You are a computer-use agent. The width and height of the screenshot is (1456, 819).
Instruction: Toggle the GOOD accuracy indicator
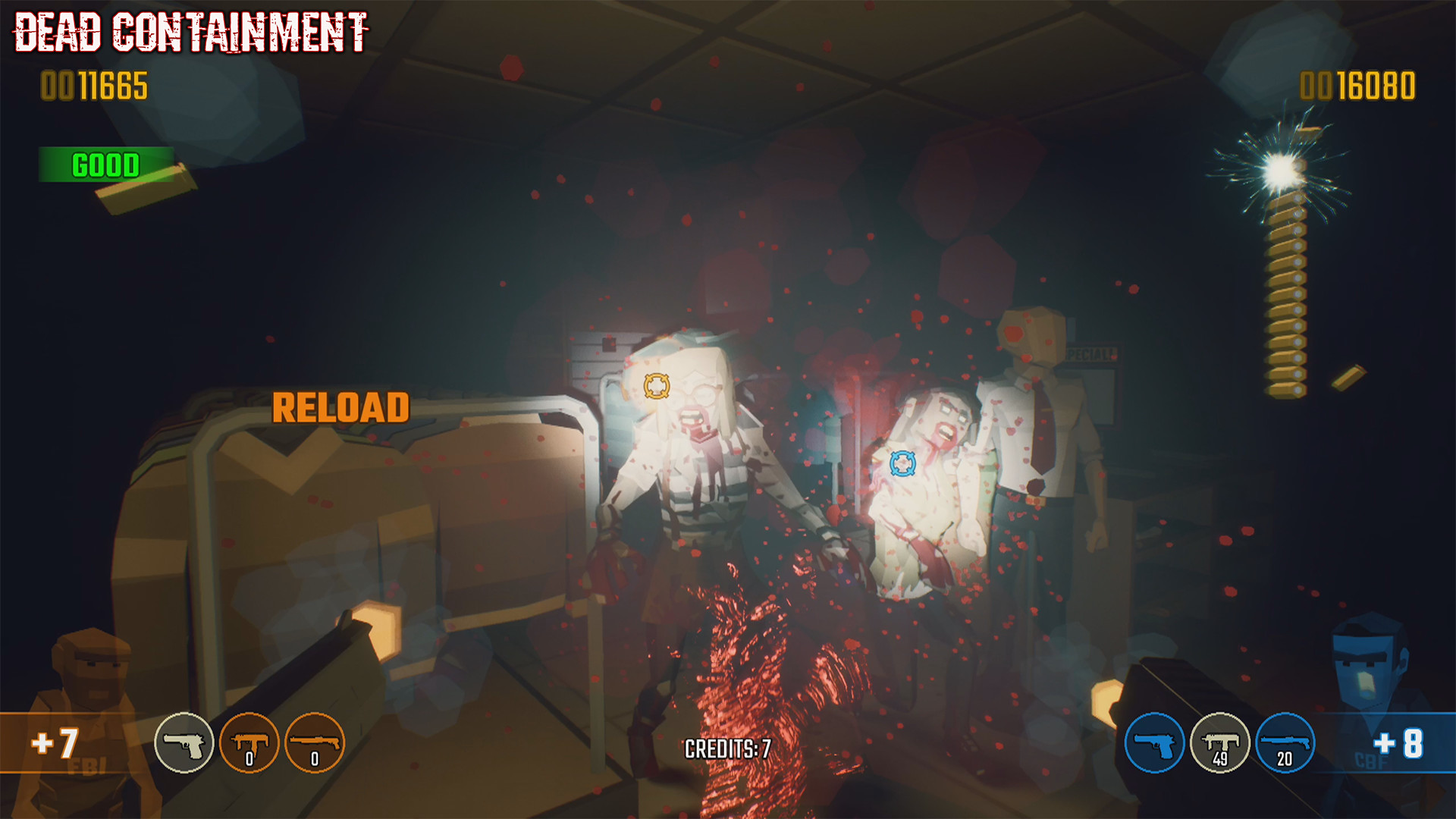(105, 162)
